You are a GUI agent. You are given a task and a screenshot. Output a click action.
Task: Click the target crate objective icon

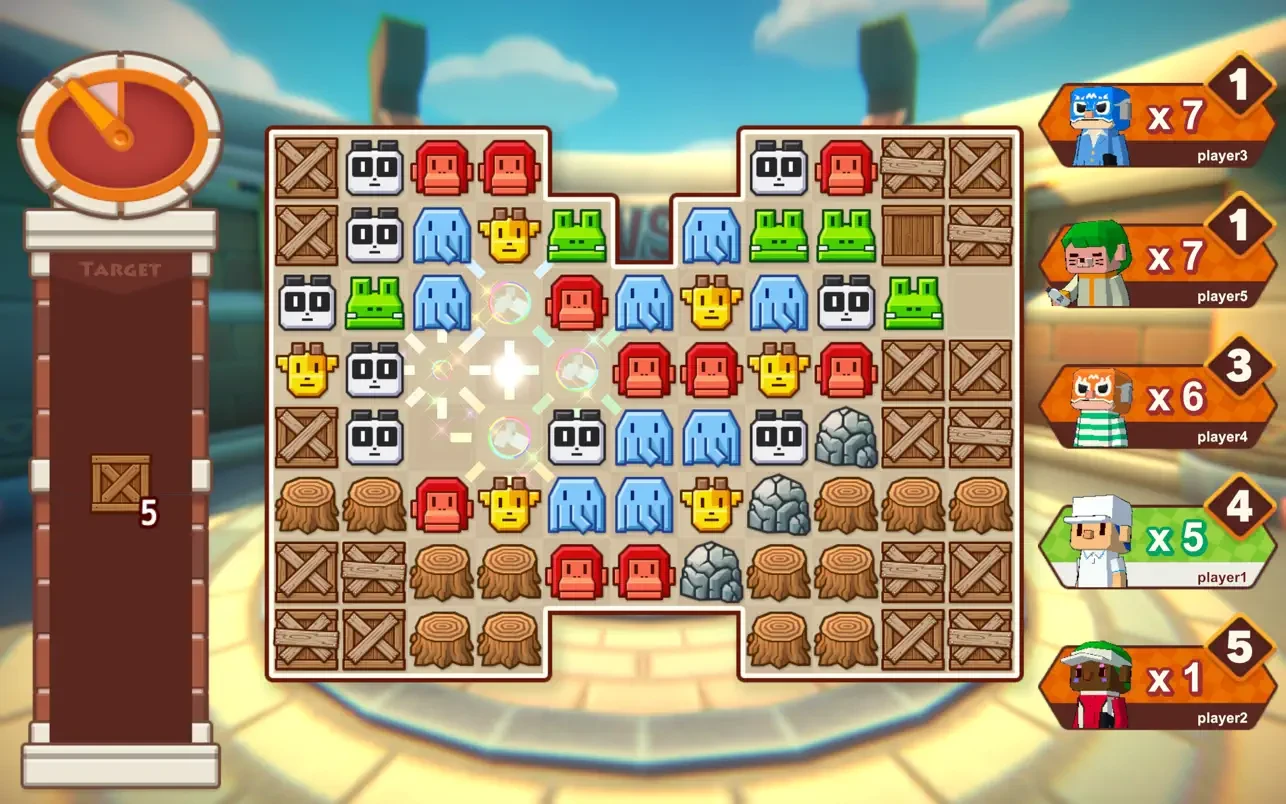(121, 484)
